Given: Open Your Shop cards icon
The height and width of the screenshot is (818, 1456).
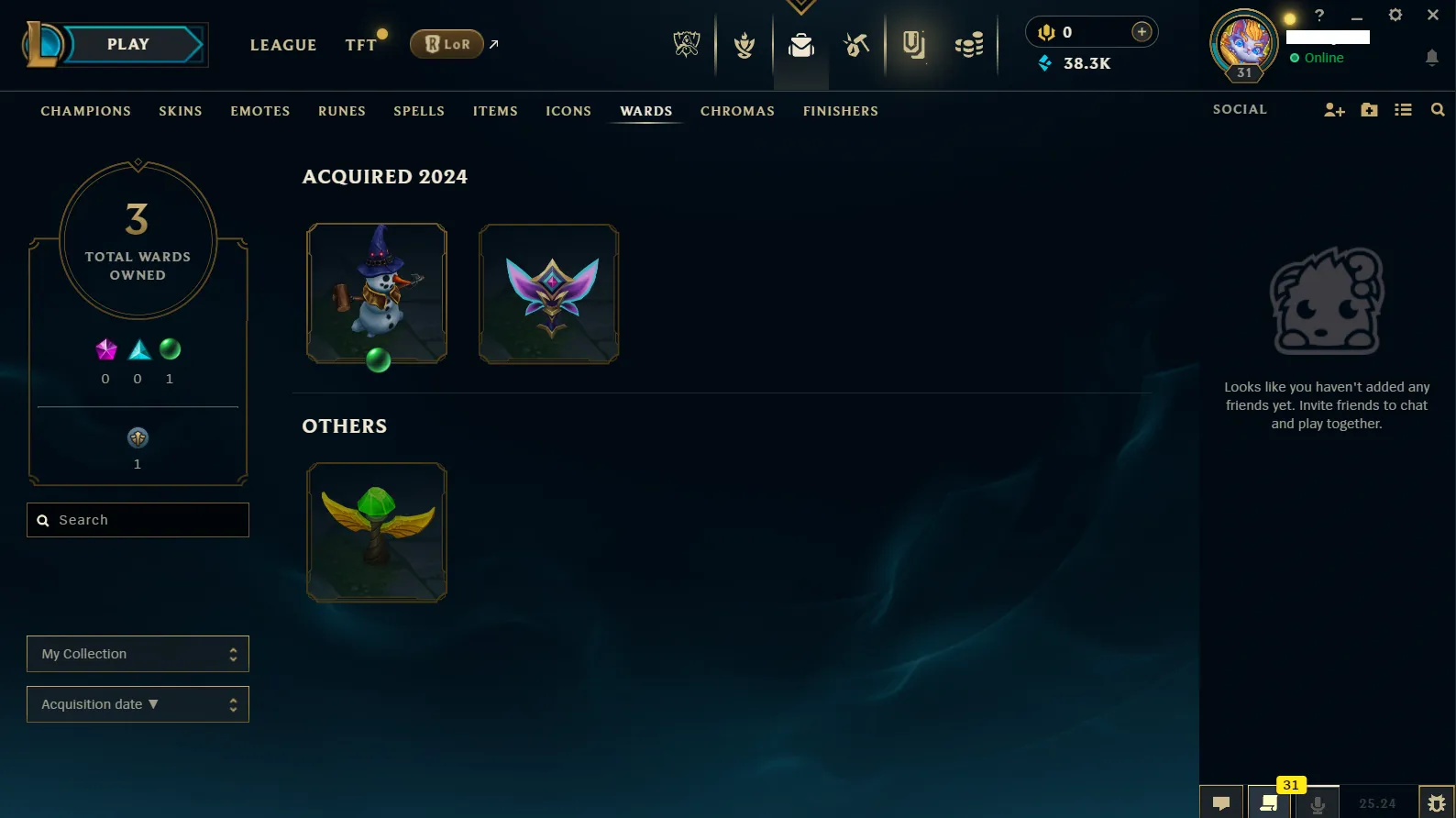Looking at the screenshot, I should (x=914, y=44).
